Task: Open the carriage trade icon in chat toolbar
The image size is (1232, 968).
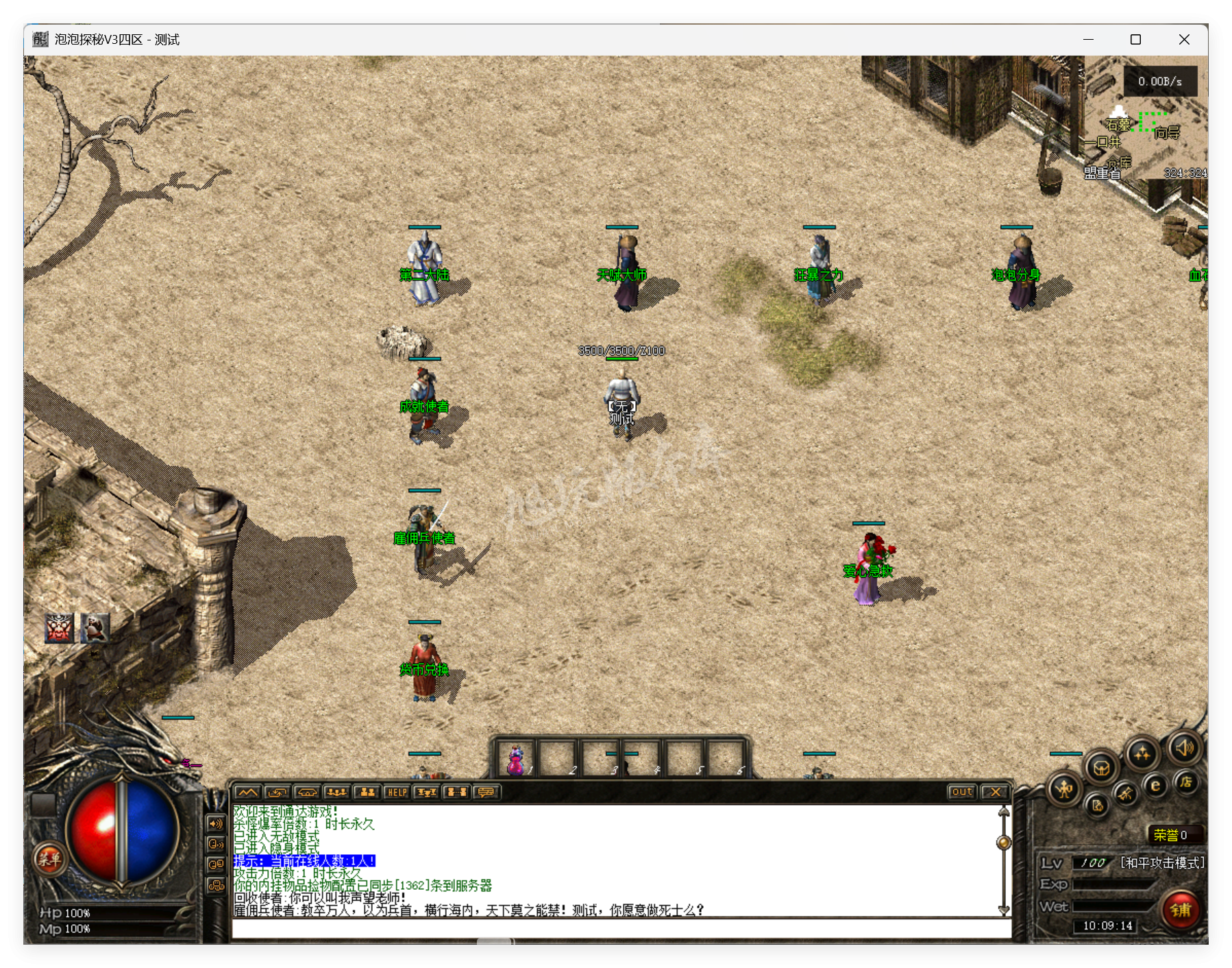Action: (x=306, y=792)
